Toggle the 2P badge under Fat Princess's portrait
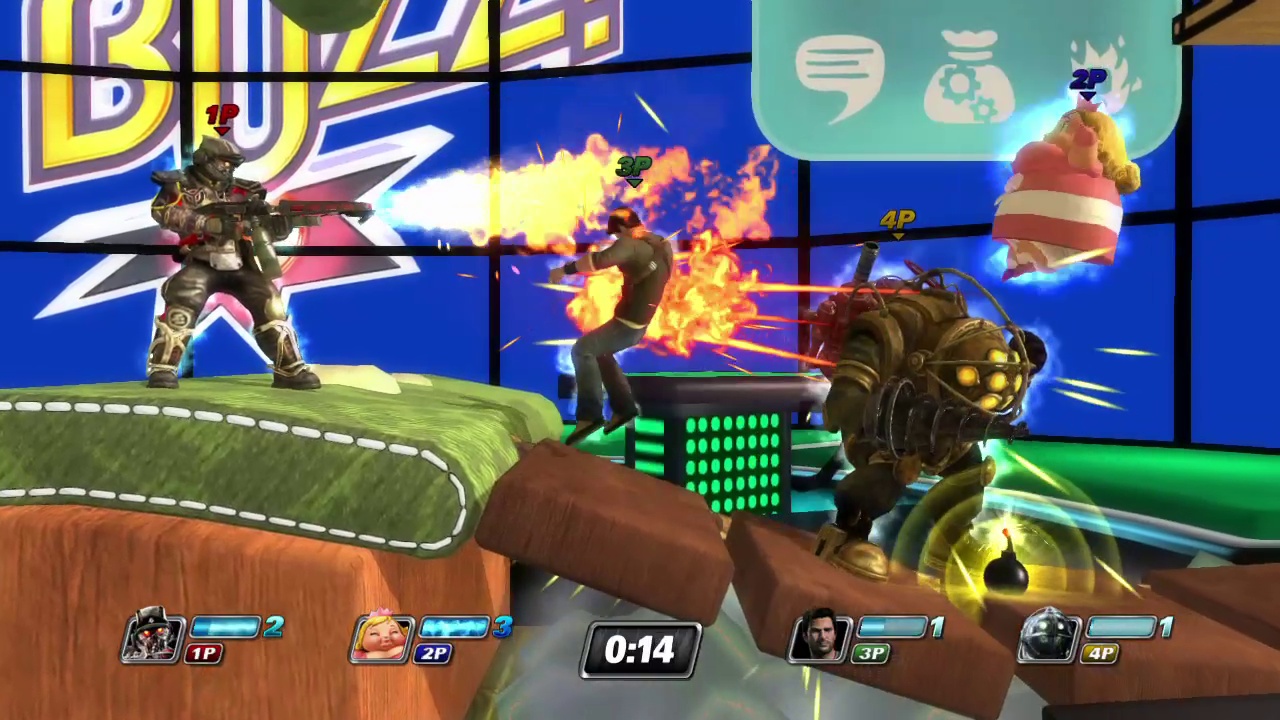 click(x=434, y=654)
